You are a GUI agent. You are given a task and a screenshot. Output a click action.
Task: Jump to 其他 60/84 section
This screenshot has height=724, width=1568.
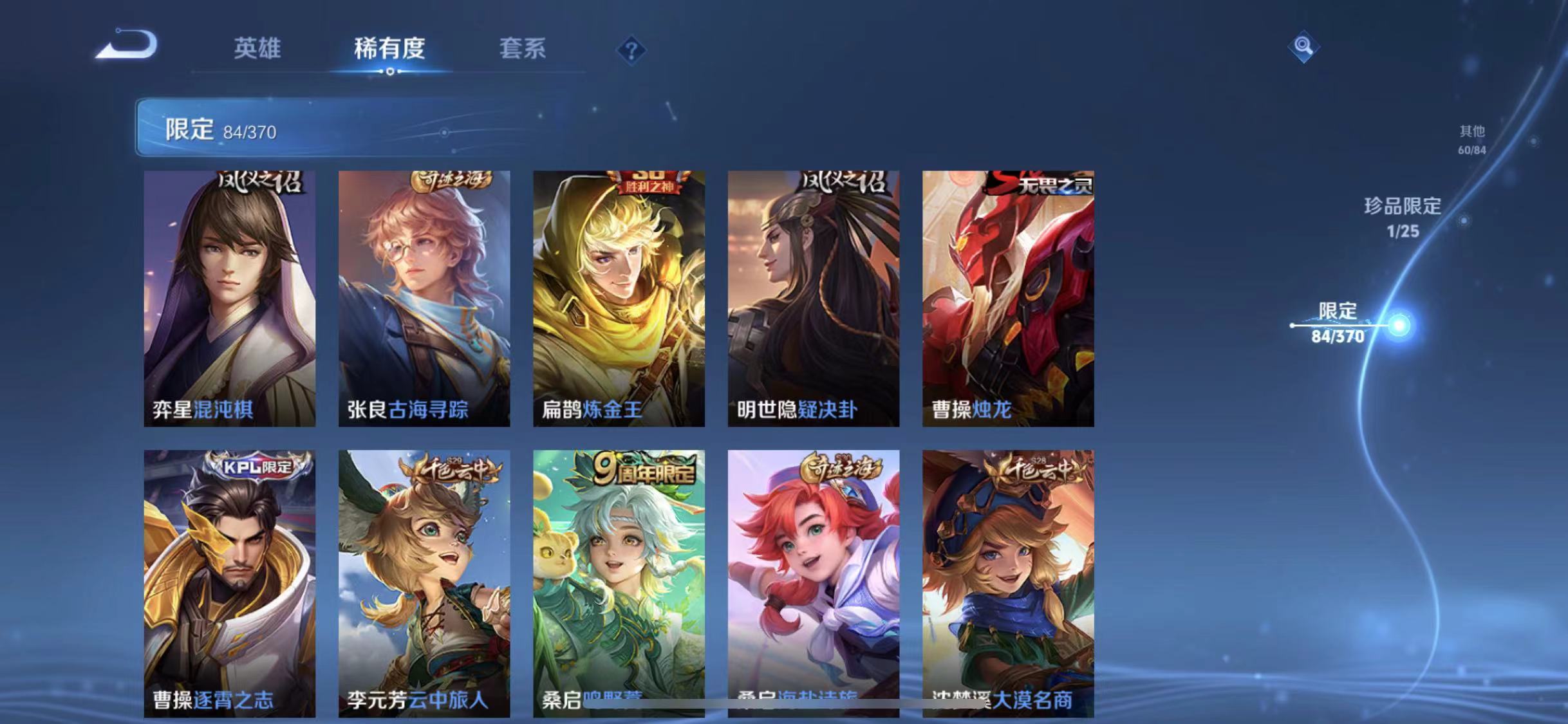pyautogui.click(x=1473, y=140)
